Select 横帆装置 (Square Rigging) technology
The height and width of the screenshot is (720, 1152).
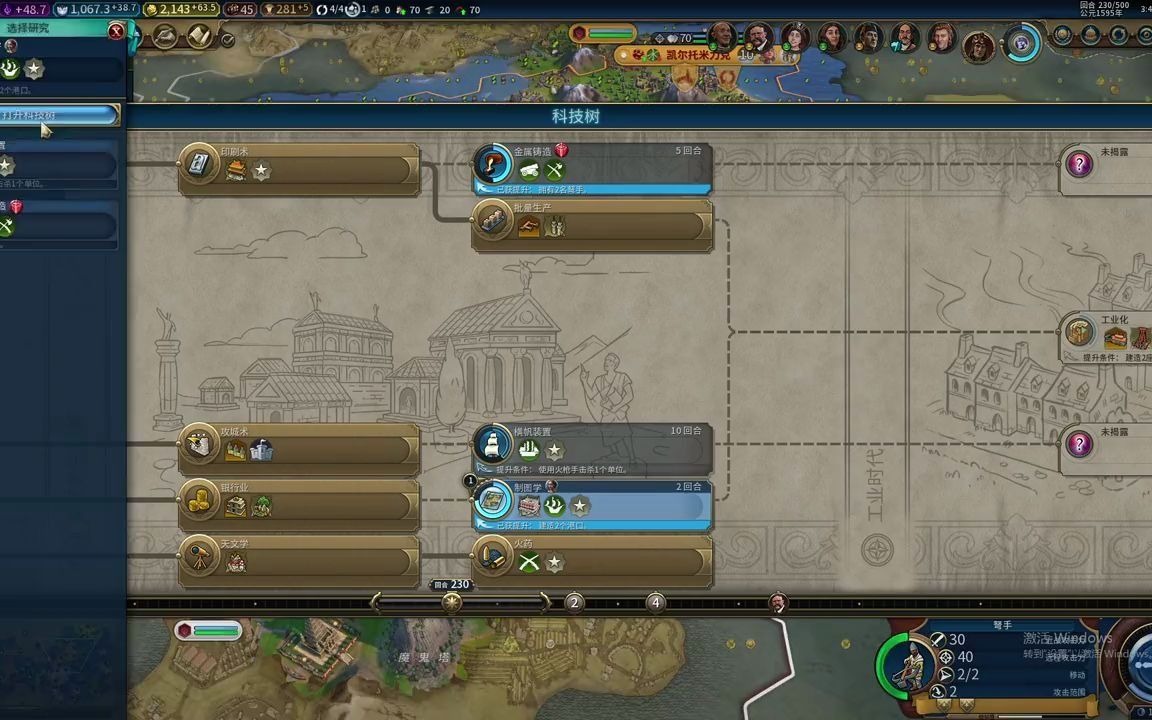pos(592,448)
